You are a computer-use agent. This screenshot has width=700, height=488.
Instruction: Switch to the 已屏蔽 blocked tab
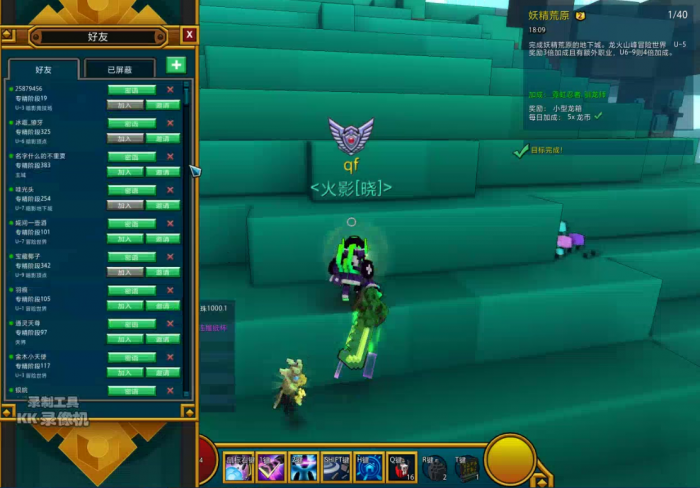click(x=118, y=70)
